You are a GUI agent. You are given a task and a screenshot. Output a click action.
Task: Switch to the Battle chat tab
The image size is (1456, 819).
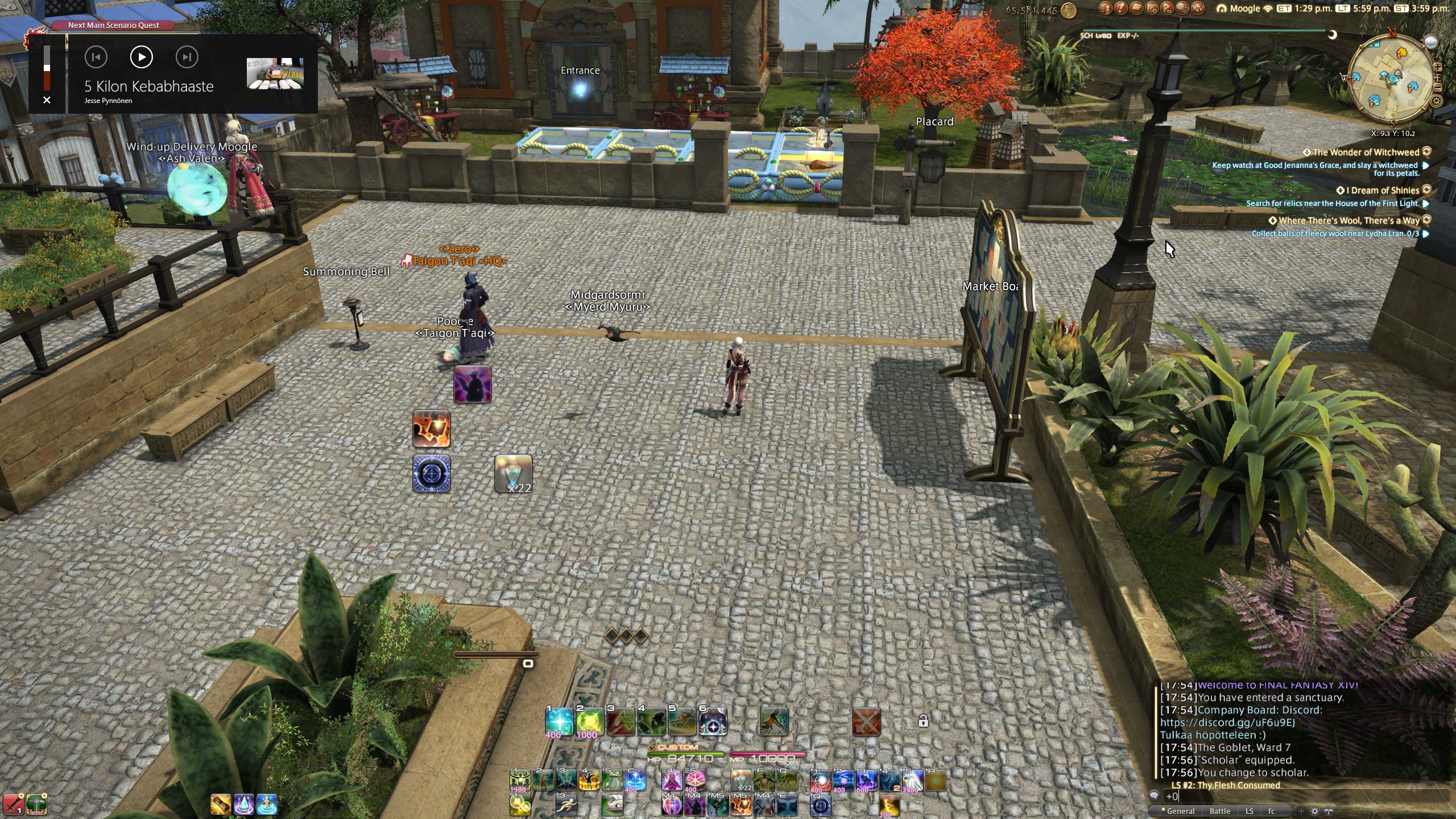[1219, 812]
